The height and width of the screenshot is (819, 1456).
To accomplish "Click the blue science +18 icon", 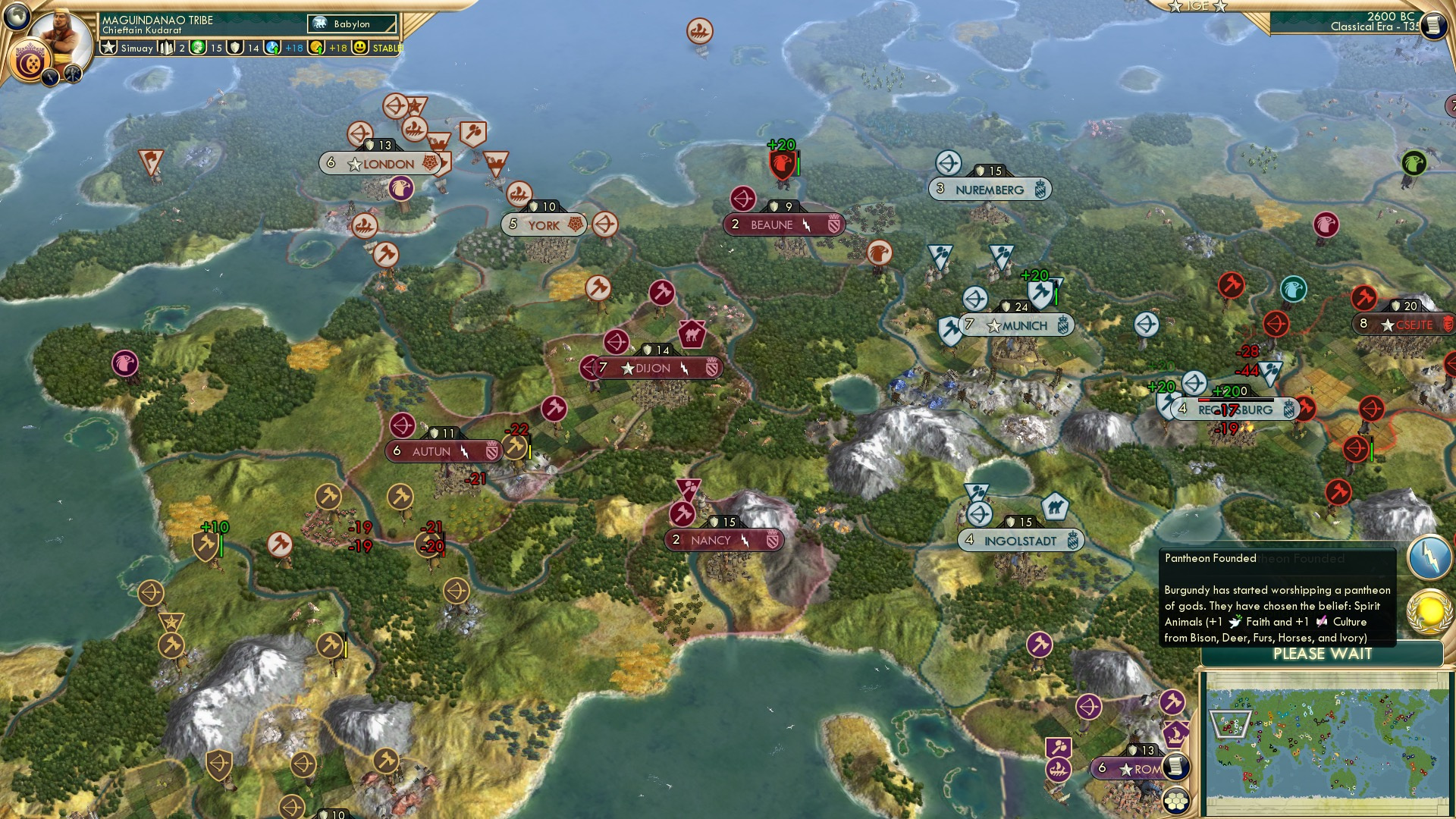I will click(x=271, y=47).
